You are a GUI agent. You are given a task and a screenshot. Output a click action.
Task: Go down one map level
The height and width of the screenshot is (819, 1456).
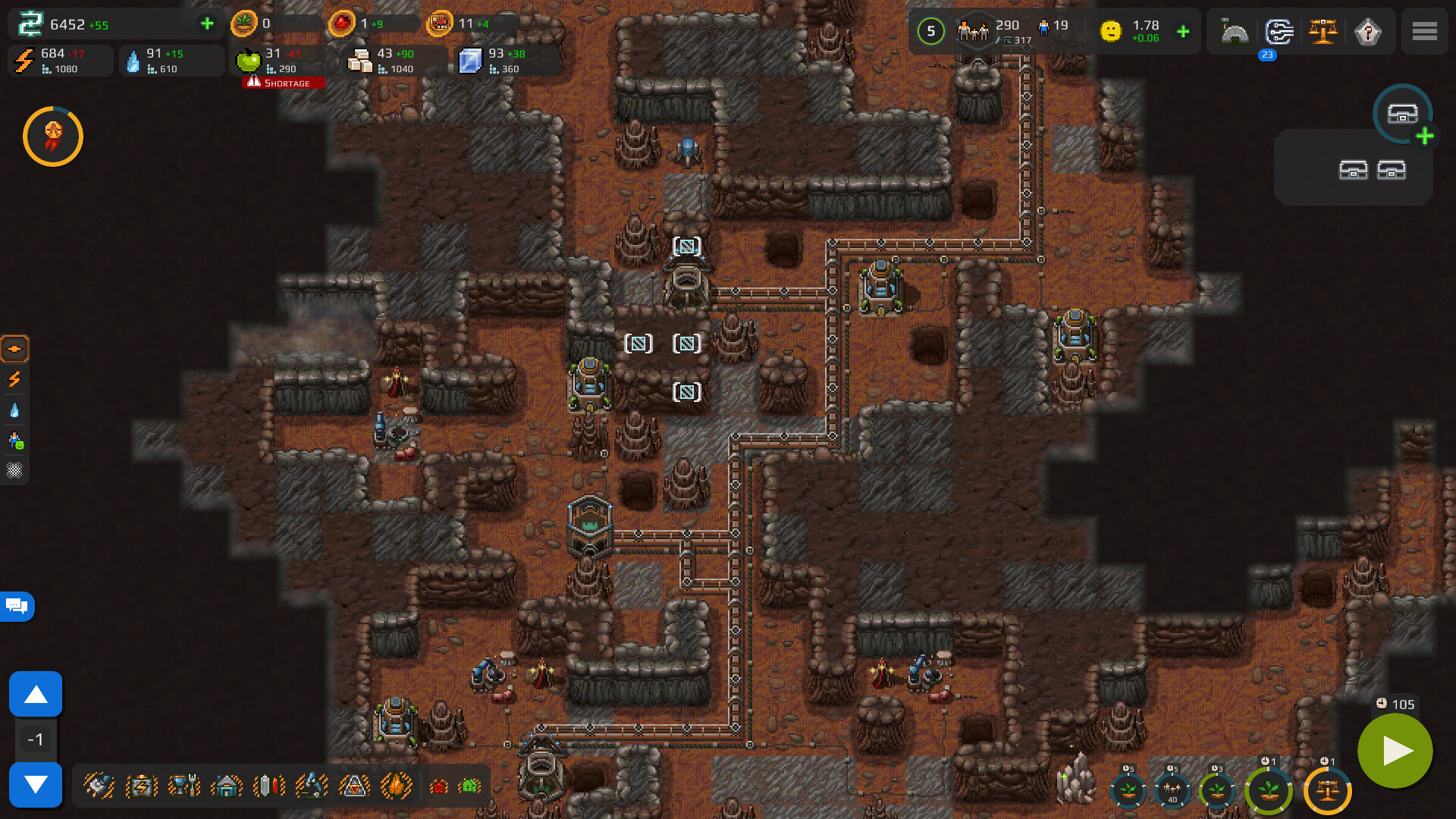[x=36, y=784]
